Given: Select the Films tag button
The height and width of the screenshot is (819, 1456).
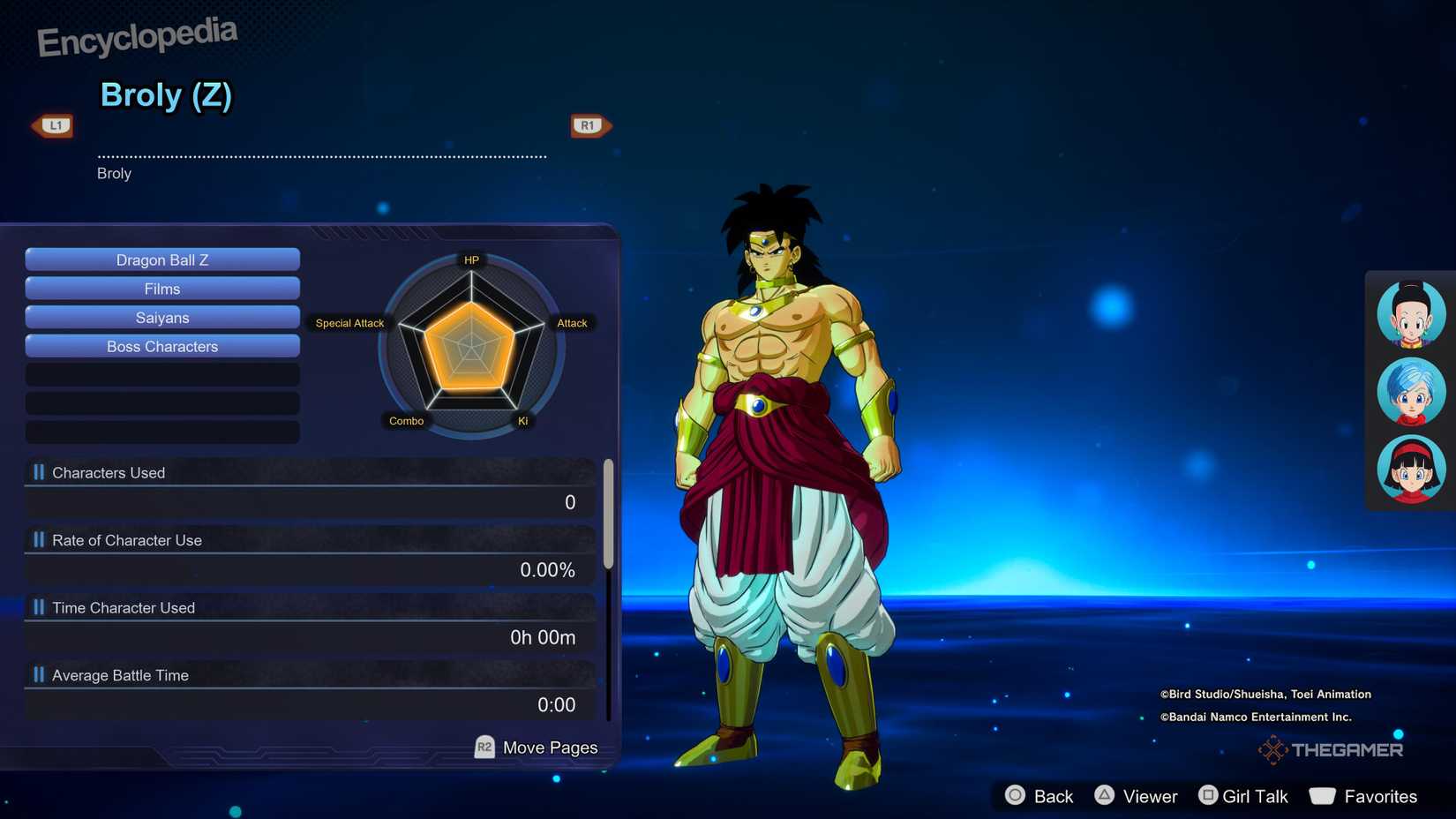Looking at the screenshot, I should 161,288.
